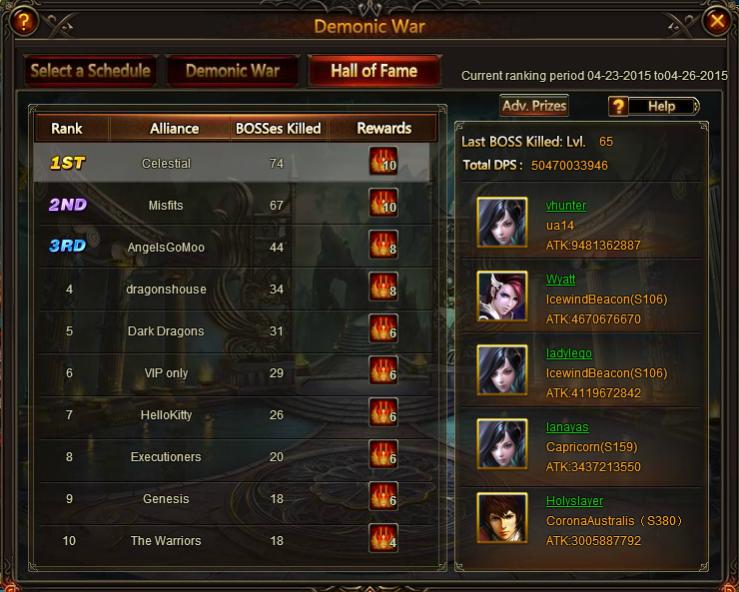739x592 pixels.
Task: Show the Help information
Action: [x=653, y=106]
